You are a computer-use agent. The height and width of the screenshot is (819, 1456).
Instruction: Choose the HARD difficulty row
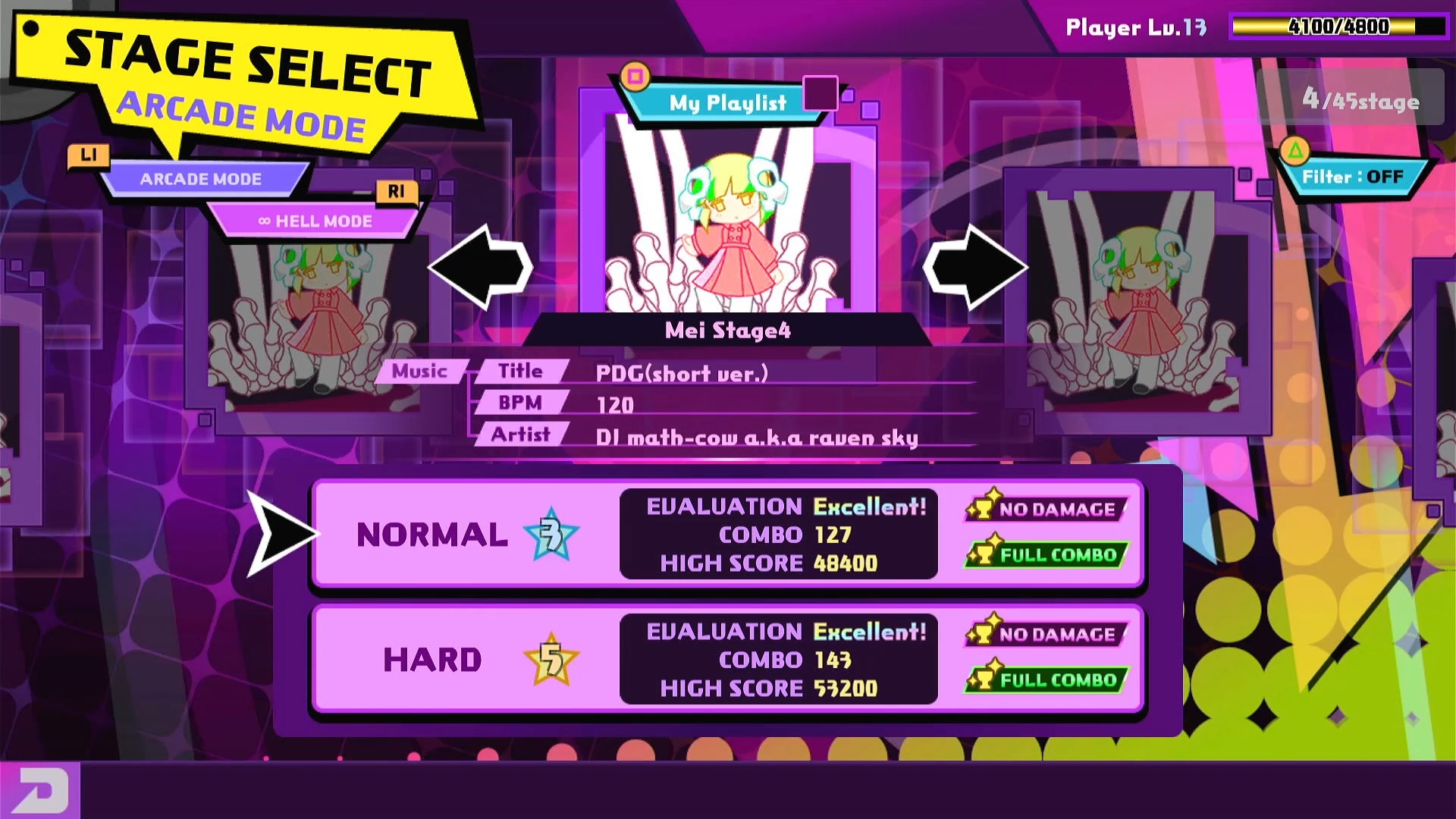[726, 659]
